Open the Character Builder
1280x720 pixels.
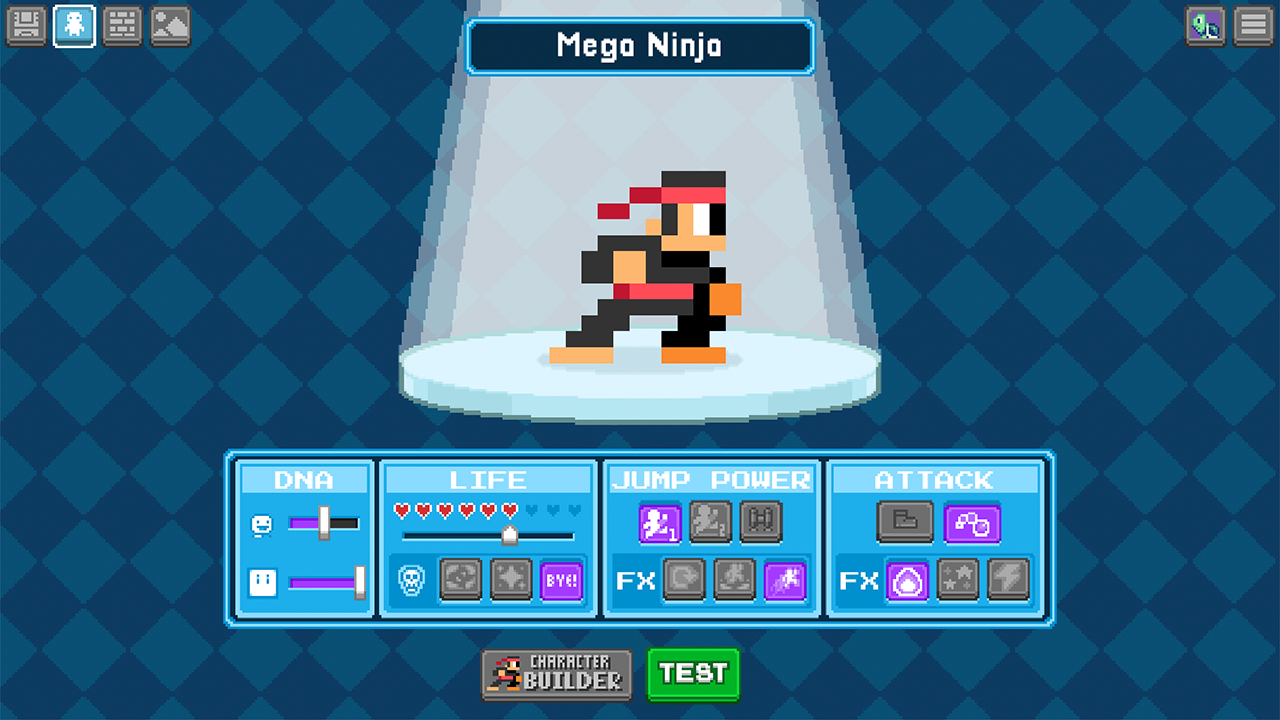[x=557, y=675]
